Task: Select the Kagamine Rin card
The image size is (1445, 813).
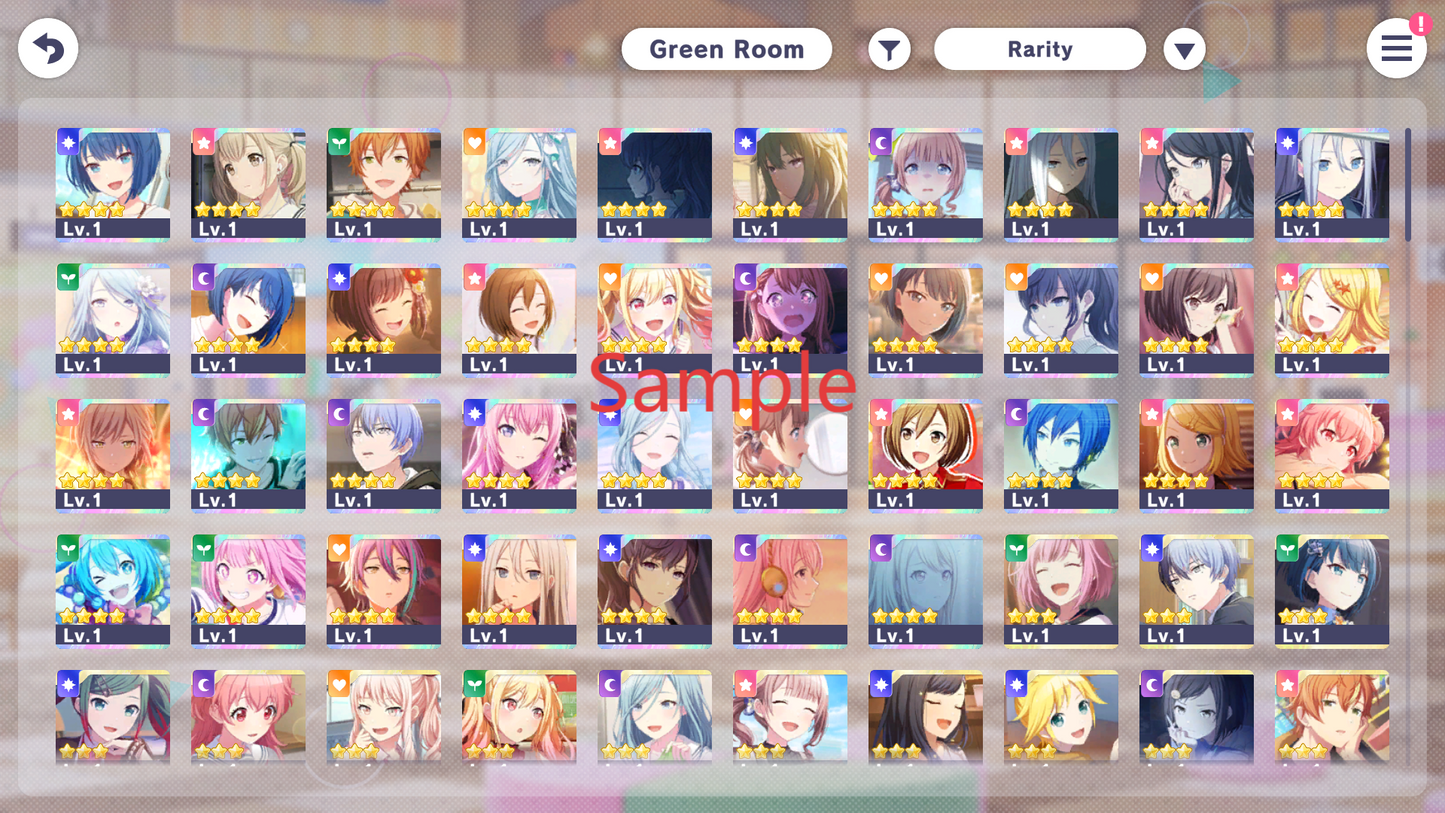Action: pos(1196,455)
